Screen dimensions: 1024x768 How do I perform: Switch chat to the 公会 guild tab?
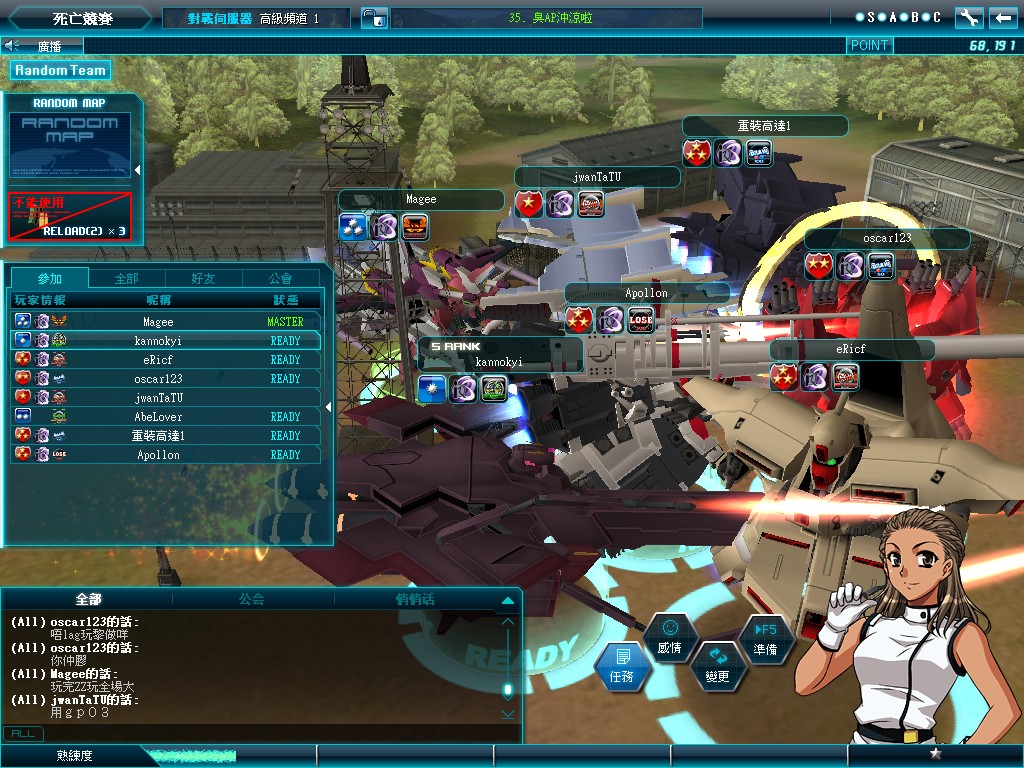(x=252, y=599)
